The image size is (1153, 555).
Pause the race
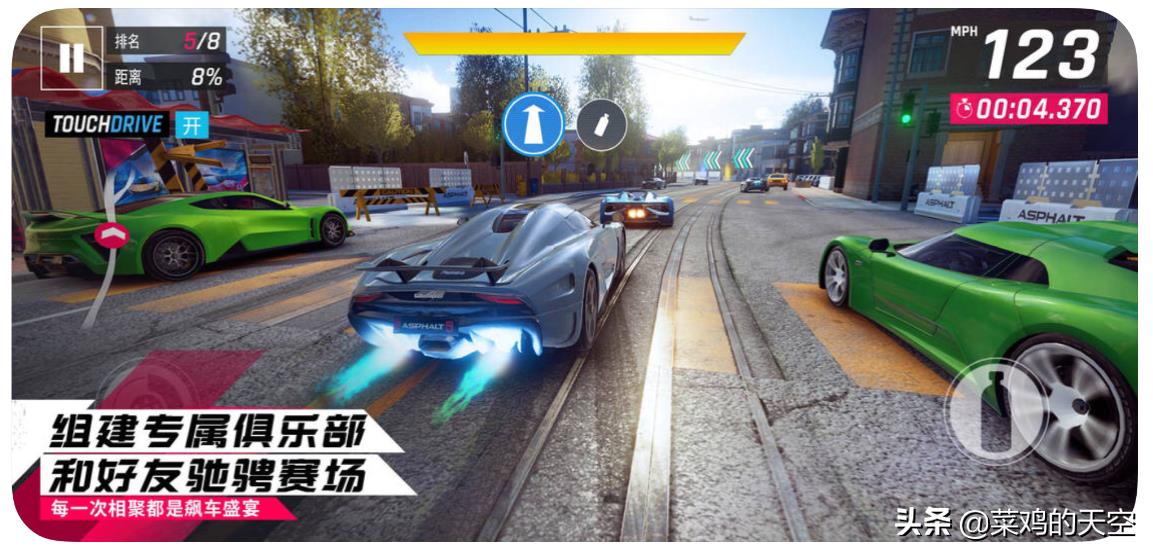pos(71,58)
